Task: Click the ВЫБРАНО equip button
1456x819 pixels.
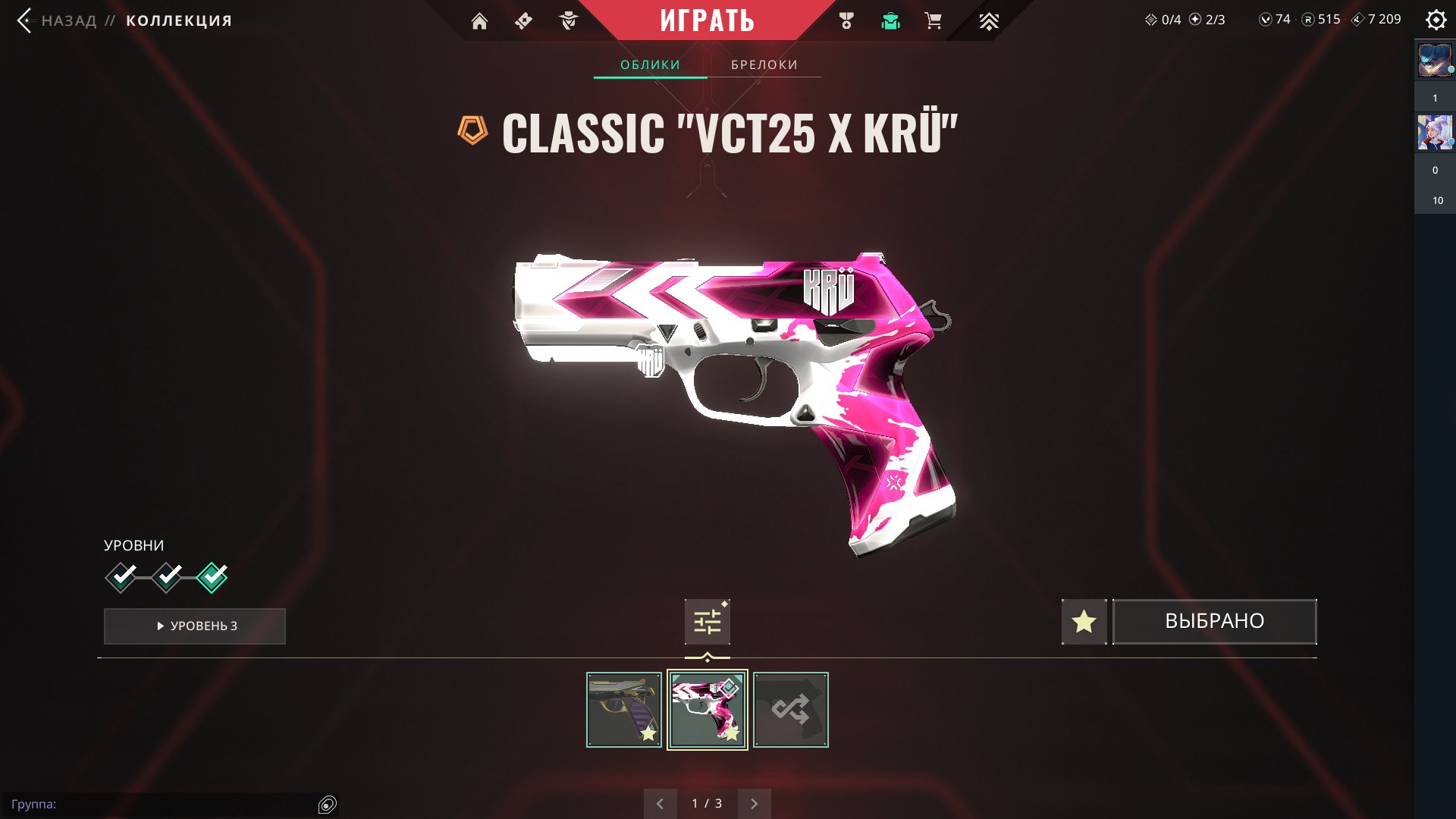Action: click(x=1214, y=622)
